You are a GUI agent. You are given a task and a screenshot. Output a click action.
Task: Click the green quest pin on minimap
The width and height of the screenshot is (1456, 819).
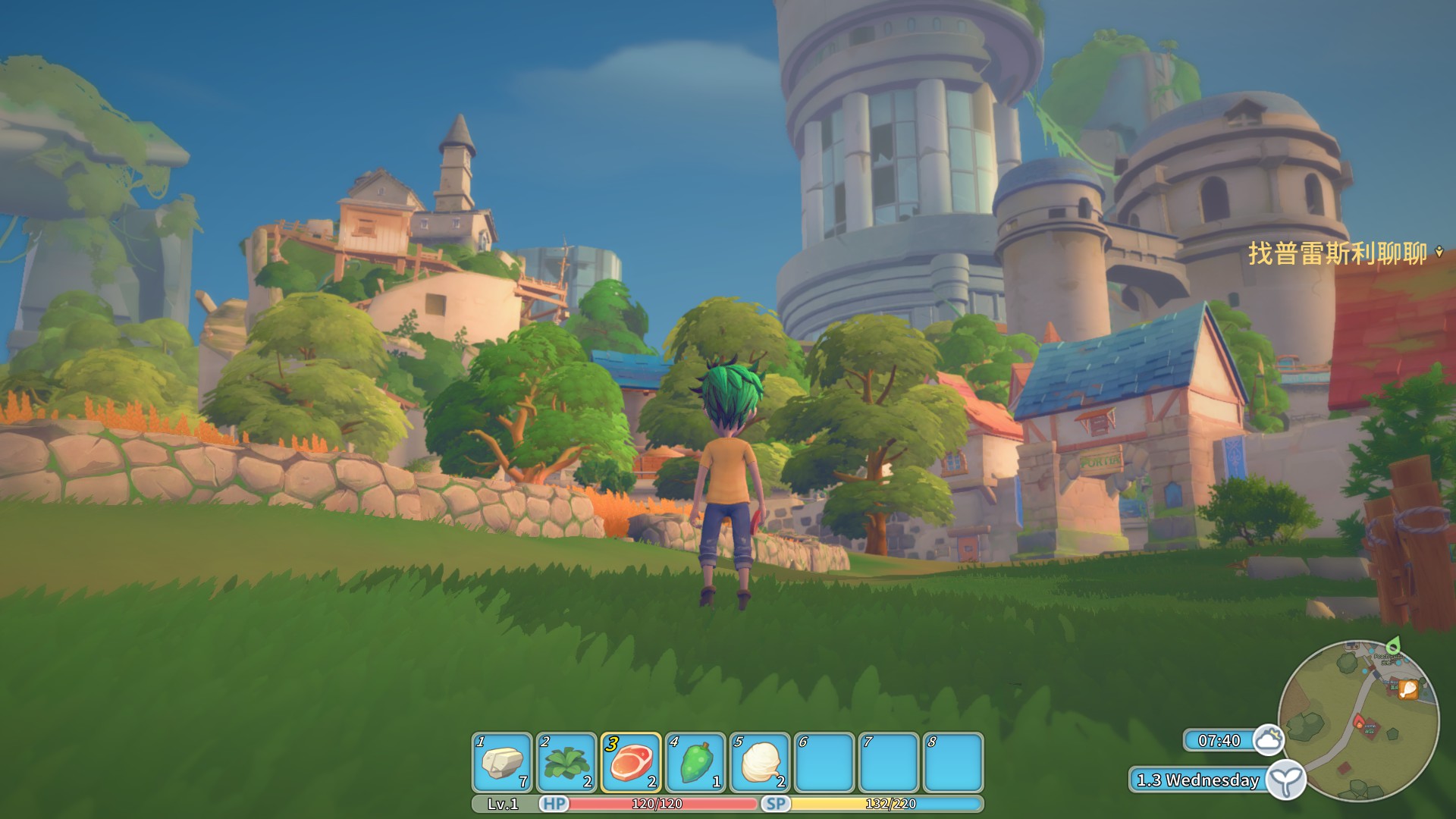[x=1393, y=646]
